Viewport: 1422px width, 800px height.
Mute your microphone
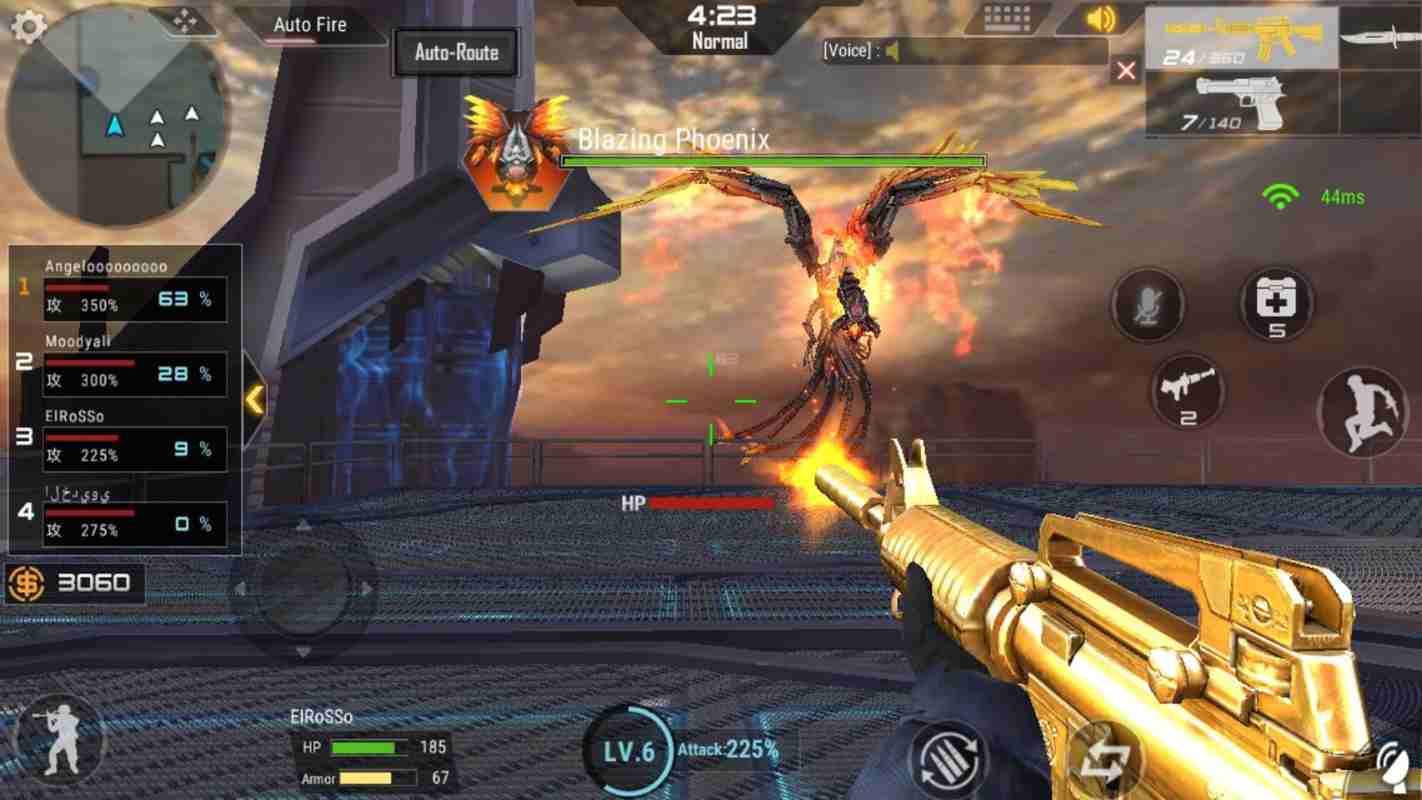[1147, 306]
